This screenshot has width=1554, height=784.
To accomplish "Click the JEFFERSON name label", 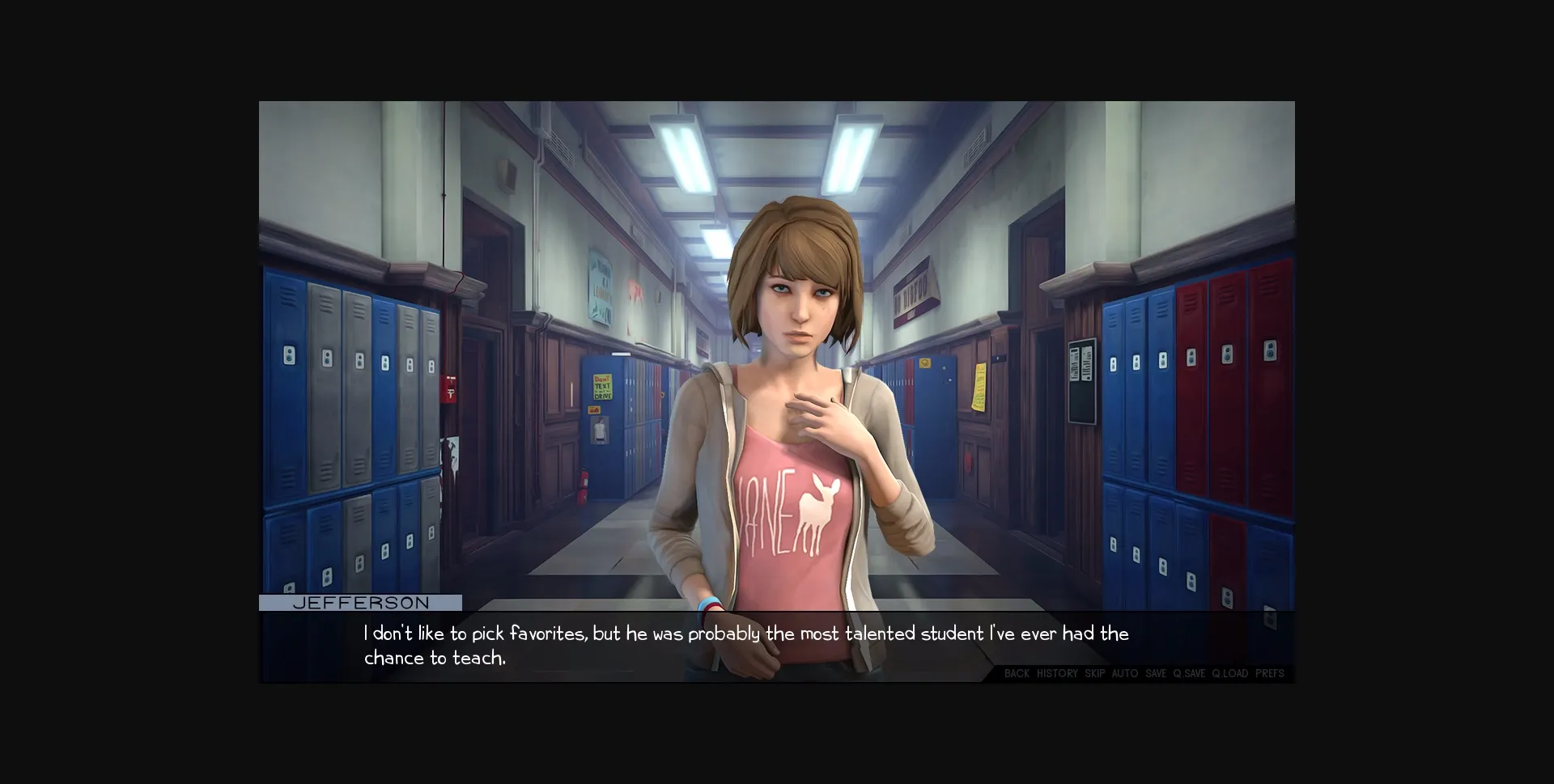I will [x=359, y=602].
